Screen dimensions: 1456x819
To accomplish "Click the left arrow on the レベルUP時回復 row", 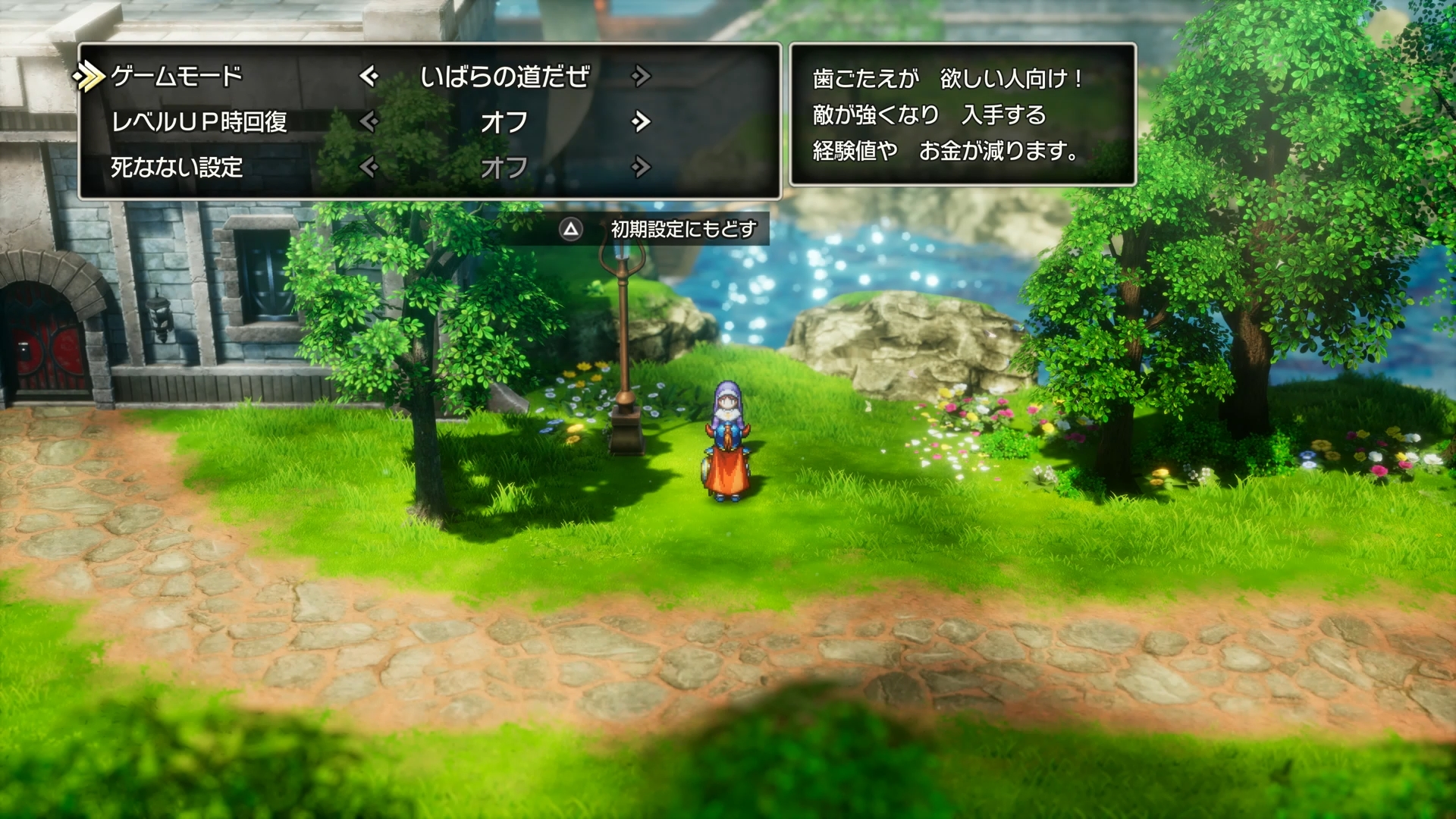I will coord(370,121).
